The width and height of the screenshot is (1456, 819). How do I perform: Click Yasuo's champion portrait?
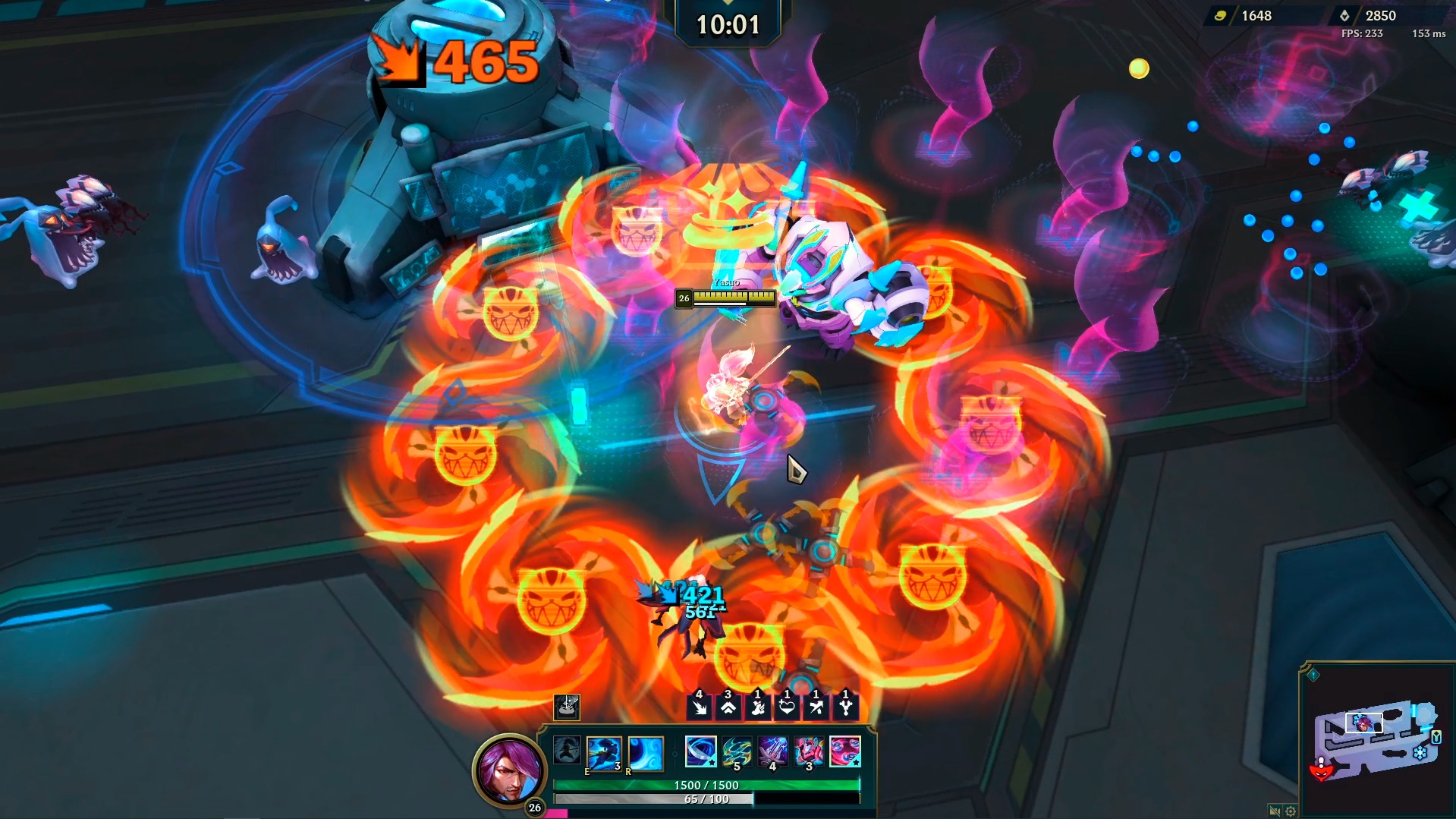508,774
